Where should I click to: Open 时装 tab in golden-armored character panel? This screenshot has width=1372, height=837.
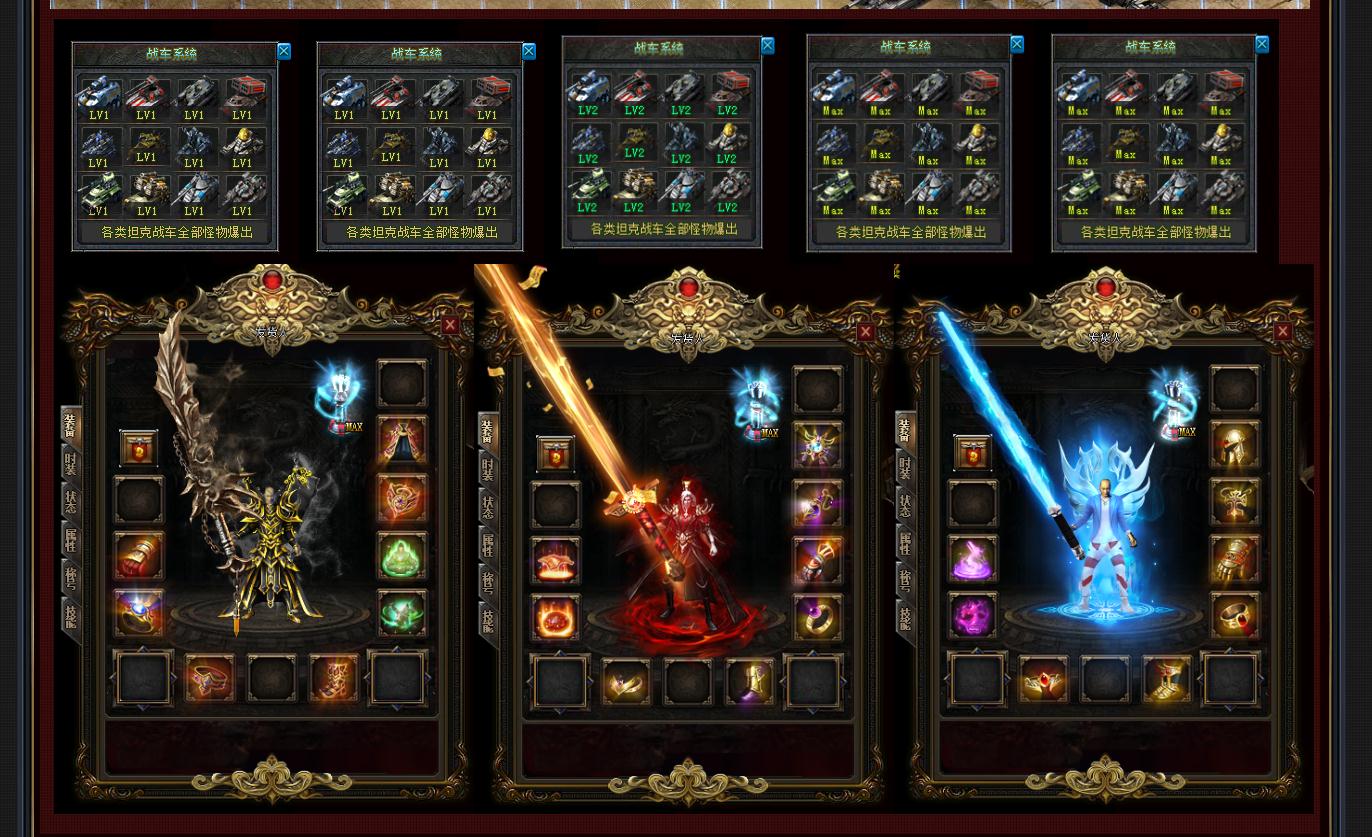(x=70, y=464)
